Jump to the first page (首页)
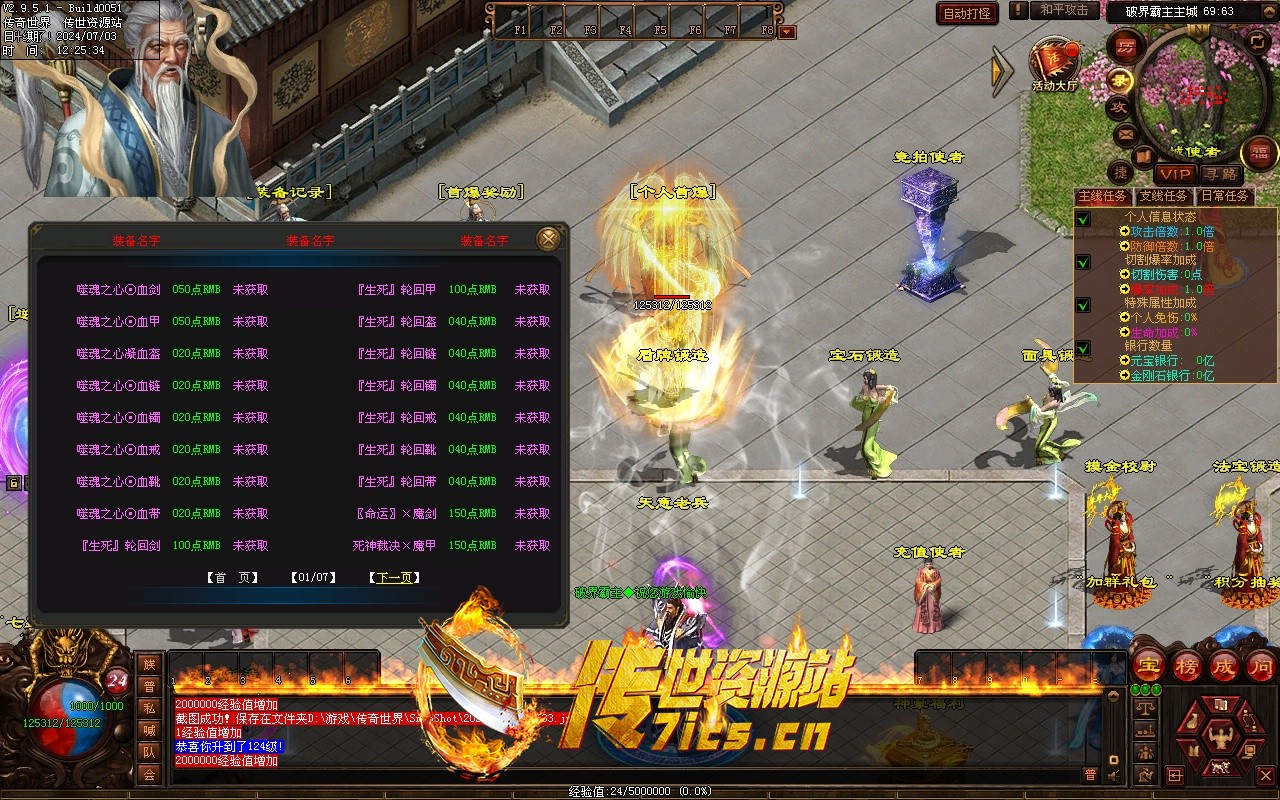This screenshot has height=800, width=1280. (232, 578)
